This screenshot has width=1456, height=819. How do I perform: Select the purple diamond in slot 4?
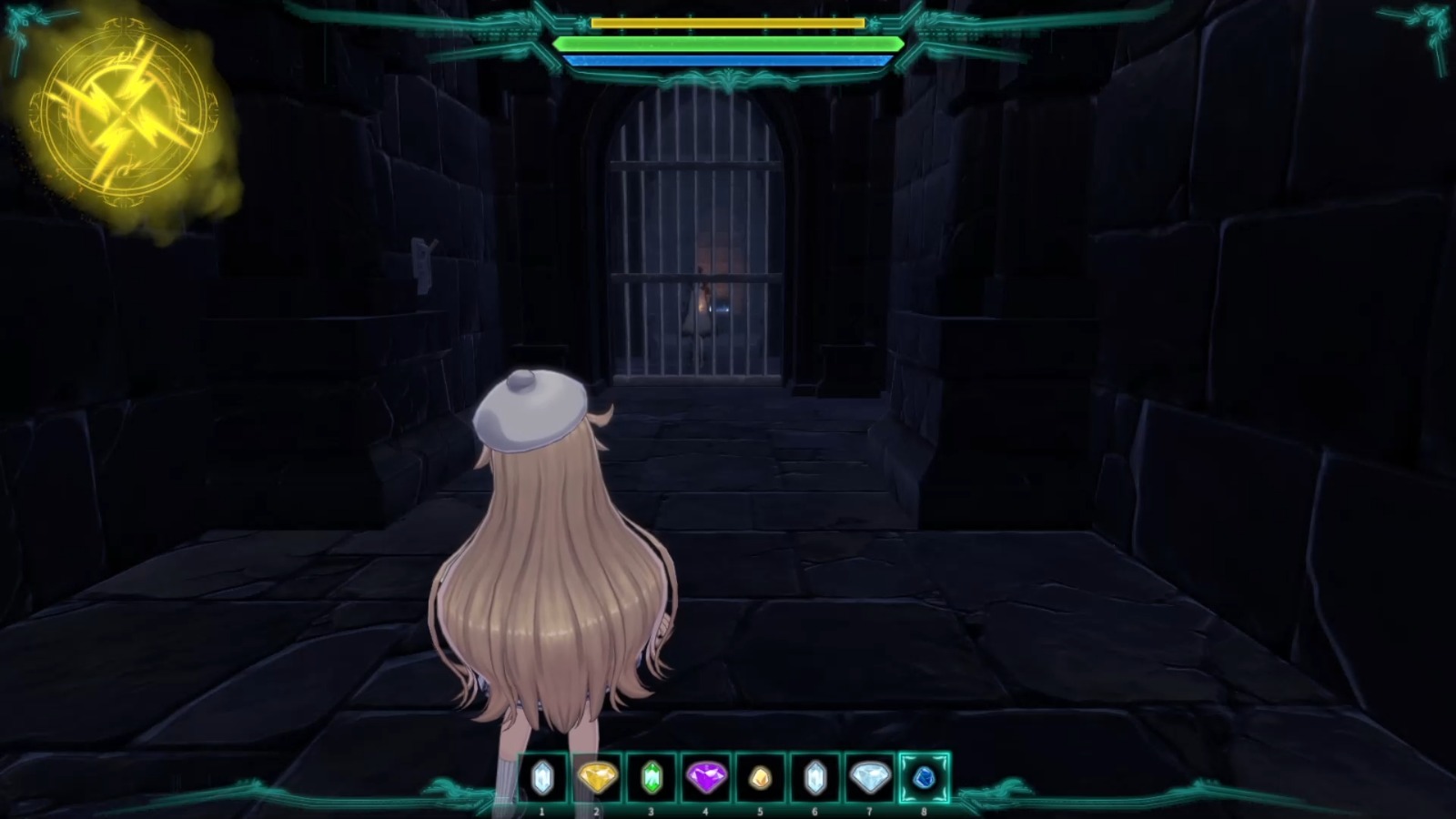[x=706, y=778]
